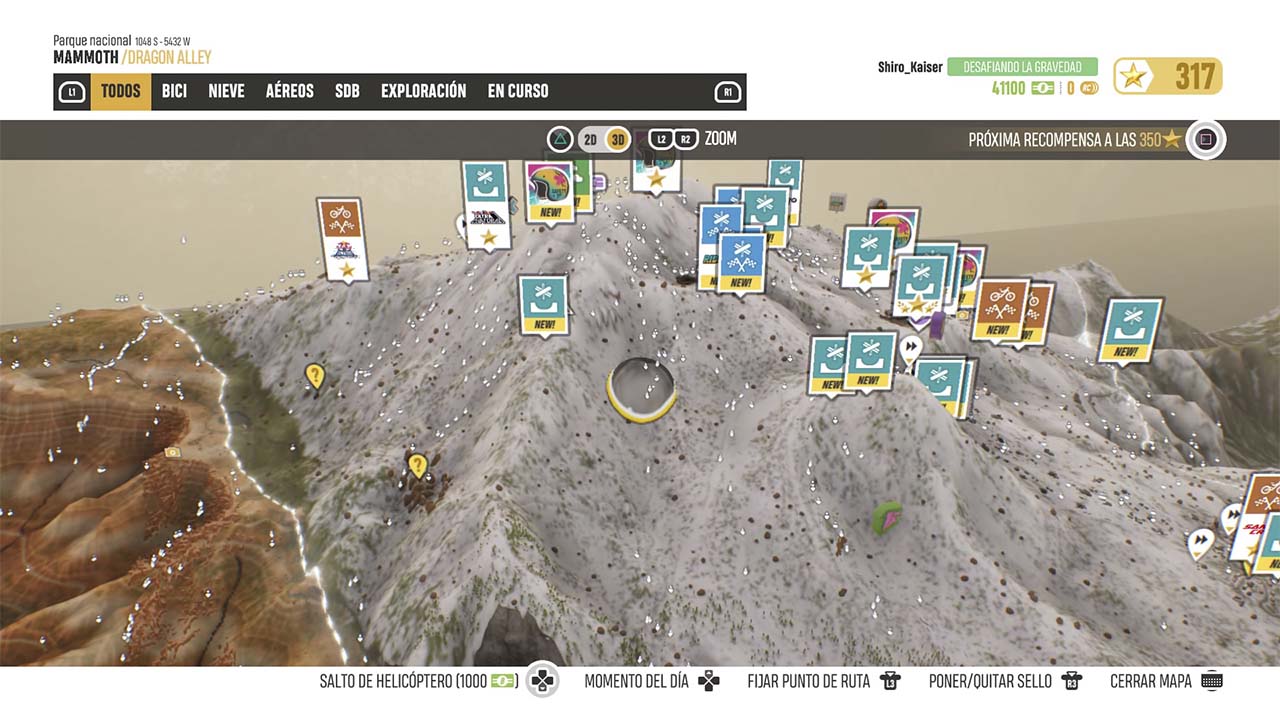
Task: Switch to the EXPLORACIÓN tab
Action: (423, 91)
